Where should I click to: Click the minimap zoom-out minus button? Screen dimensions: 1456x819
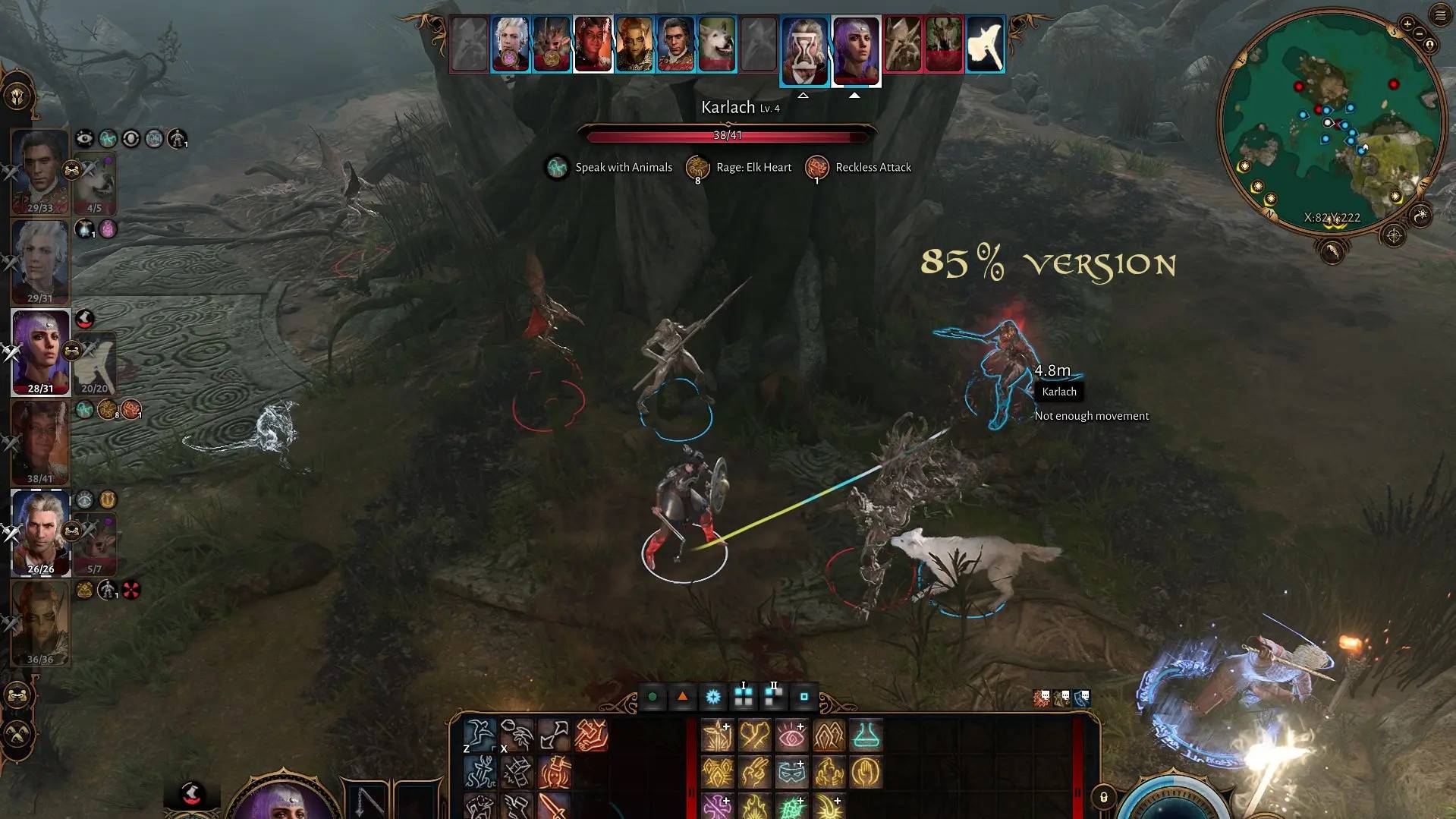pyautogui.click(x=1419, y=34)
